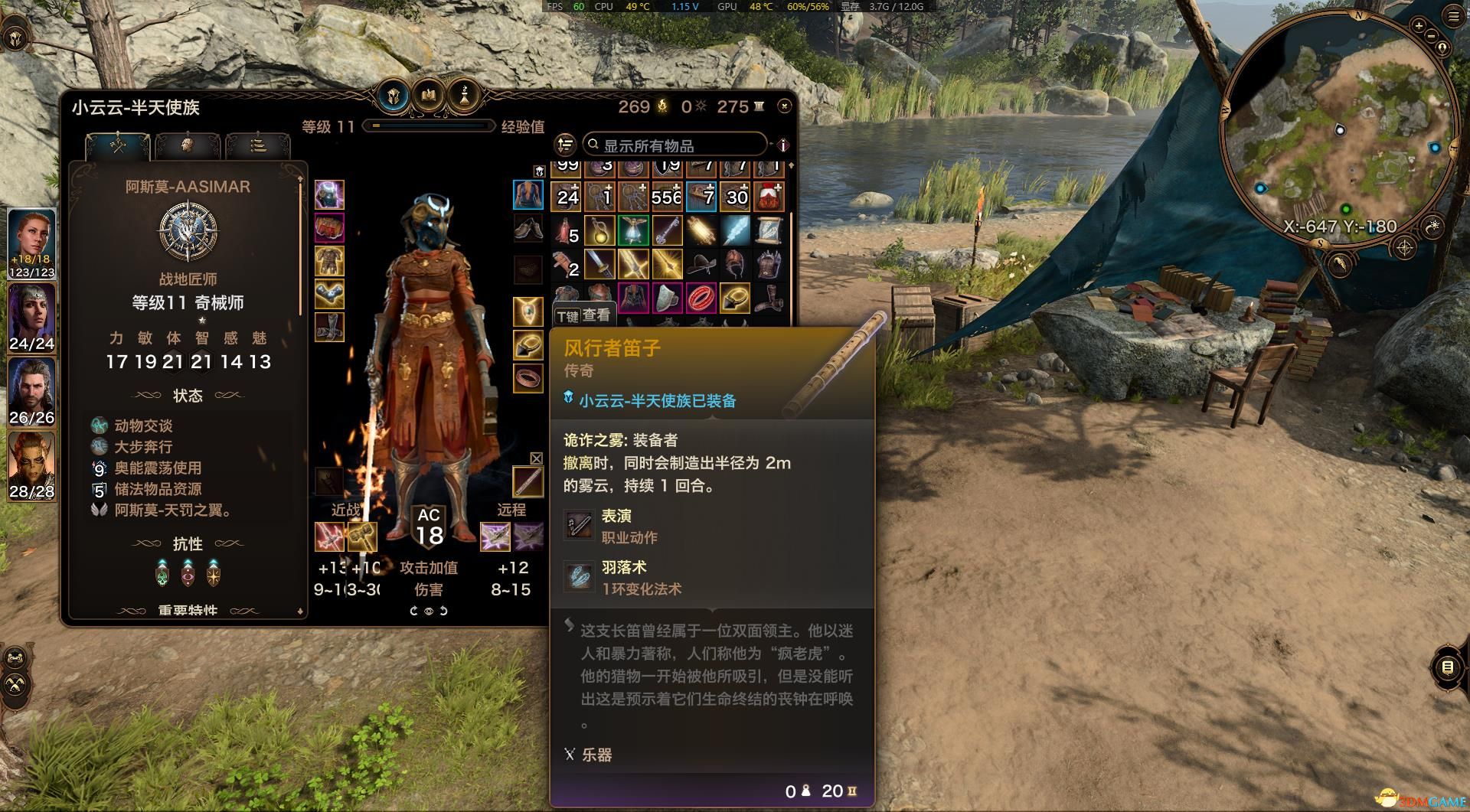Select the Windwalker flute instrument slot
Viewport: 1470px width, 812px height.
(x=528, y=481)
